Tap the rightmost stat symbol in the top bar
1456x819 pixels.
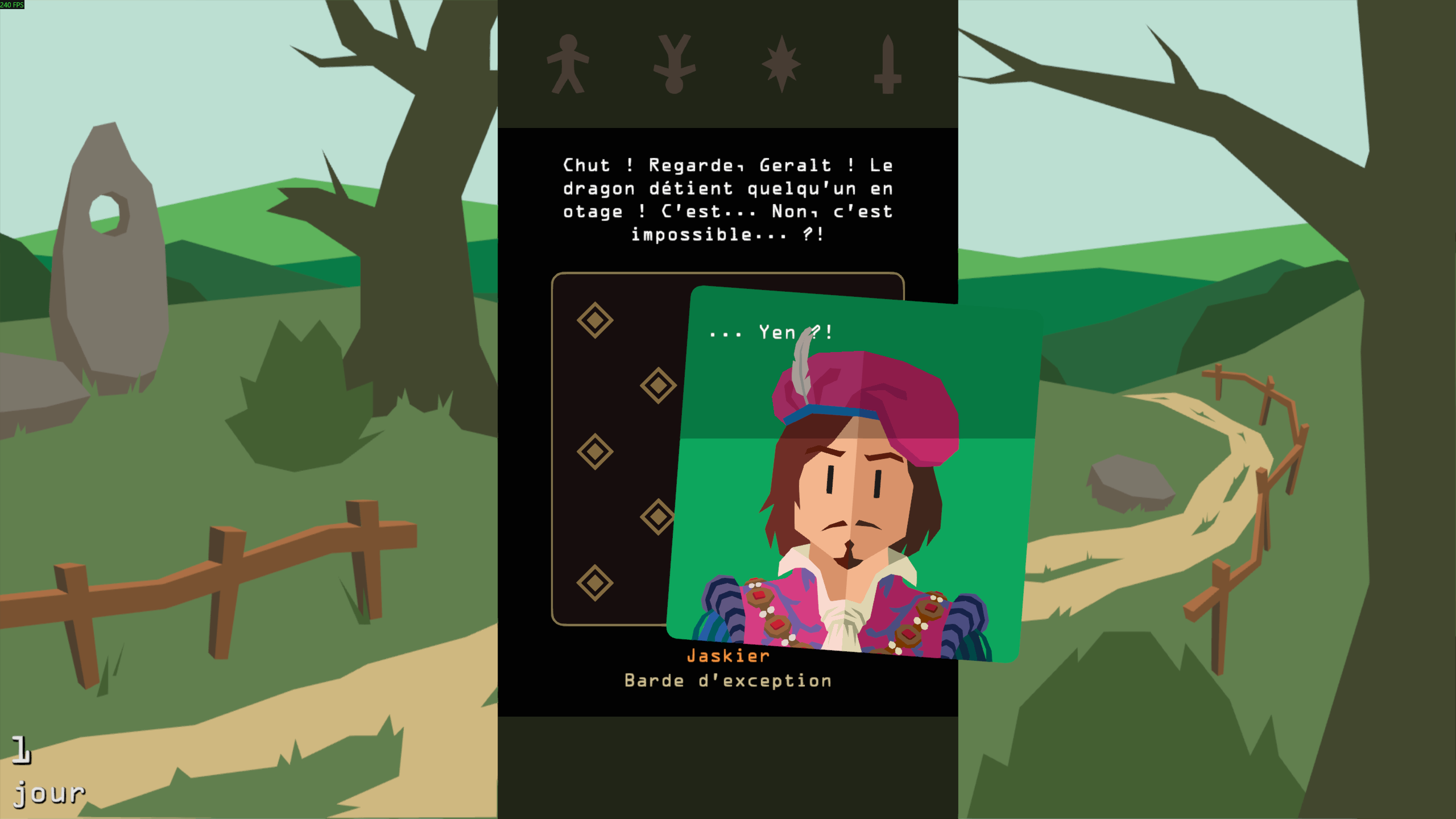[x=887, y=63]
